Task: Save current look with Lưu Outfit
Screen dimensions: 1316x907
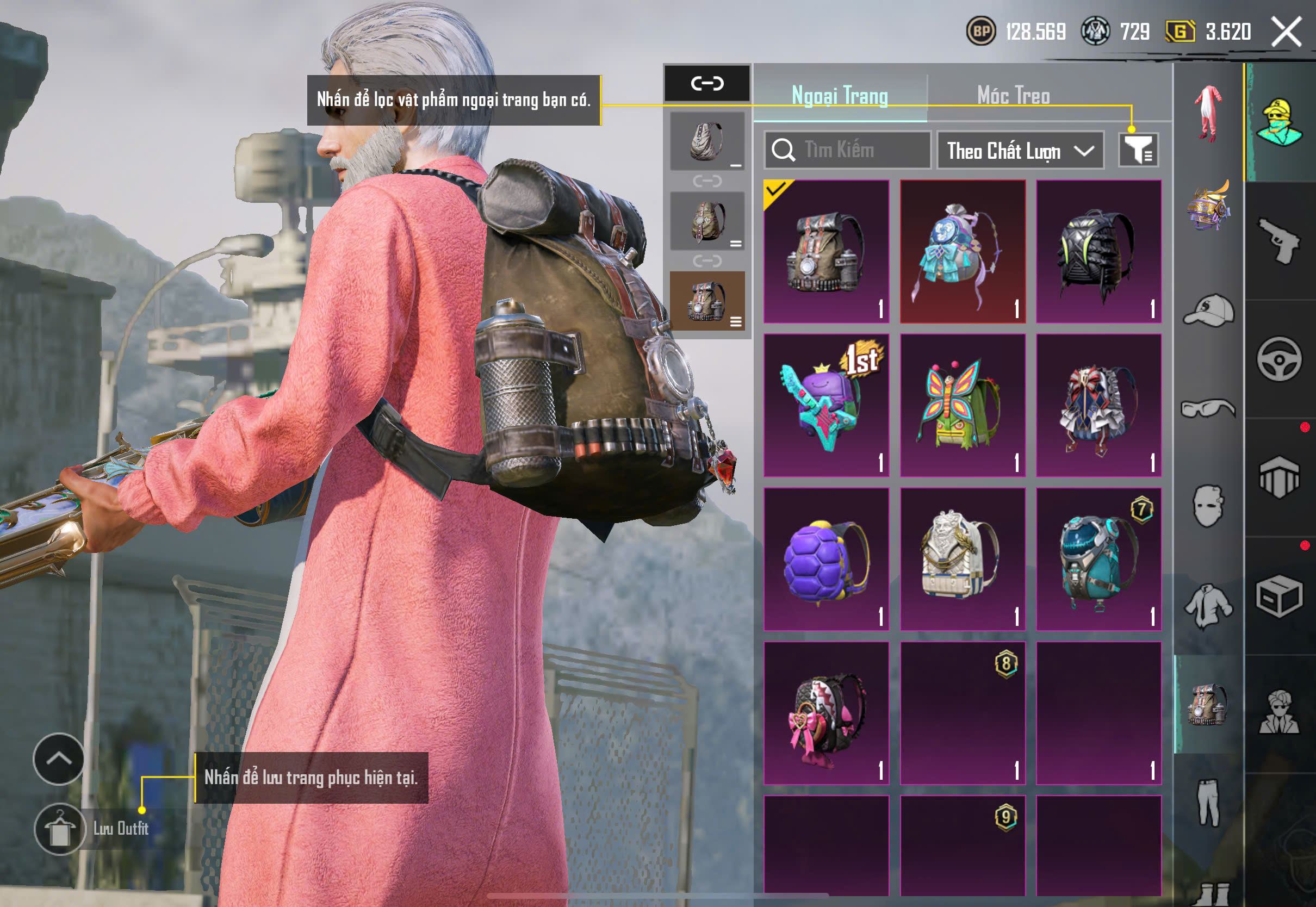Action: tap(60, 829)
